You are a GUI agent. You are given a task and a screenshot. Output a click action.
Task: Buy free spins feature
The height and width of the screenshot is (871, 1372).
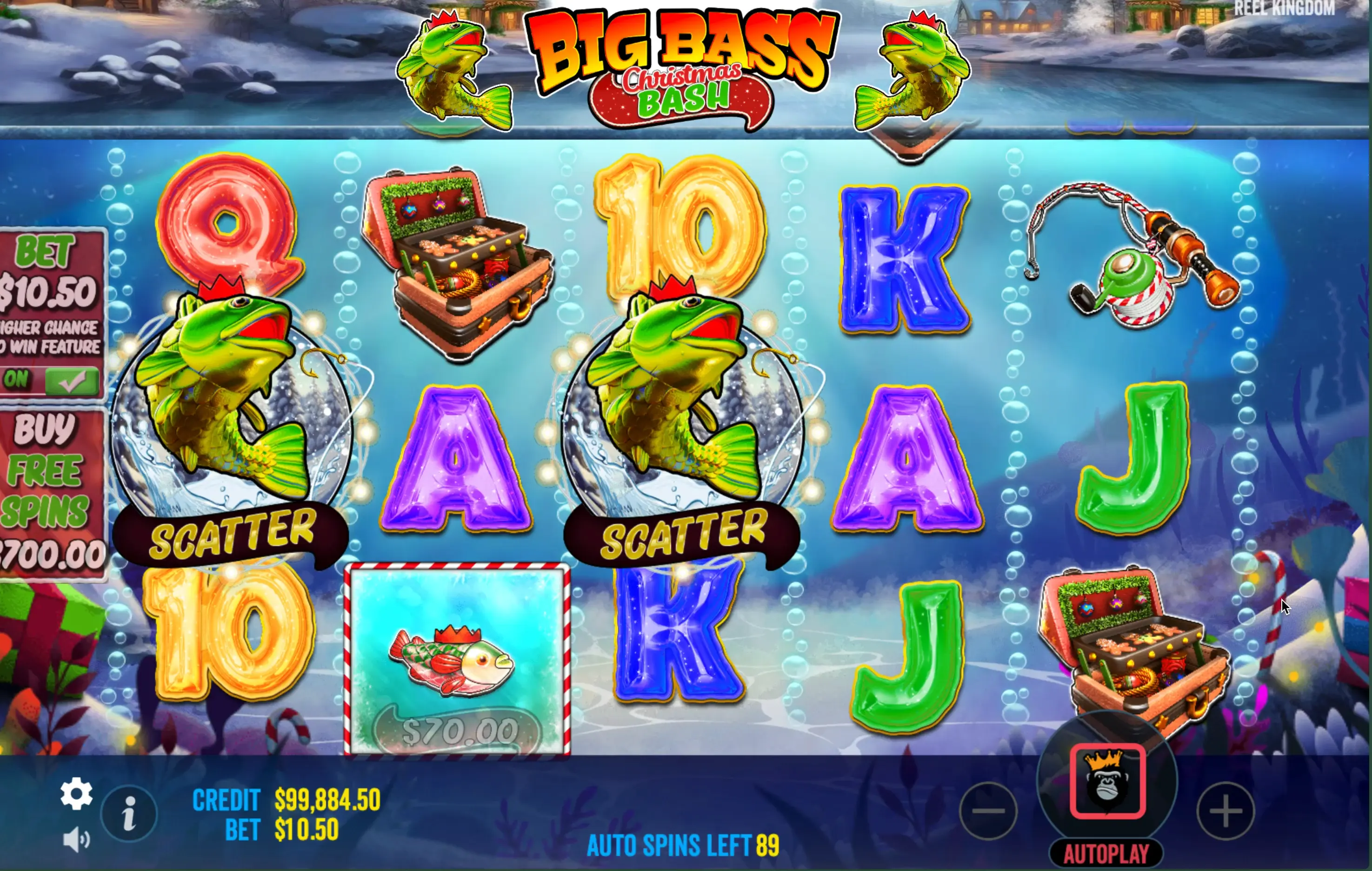pos(51,493)
